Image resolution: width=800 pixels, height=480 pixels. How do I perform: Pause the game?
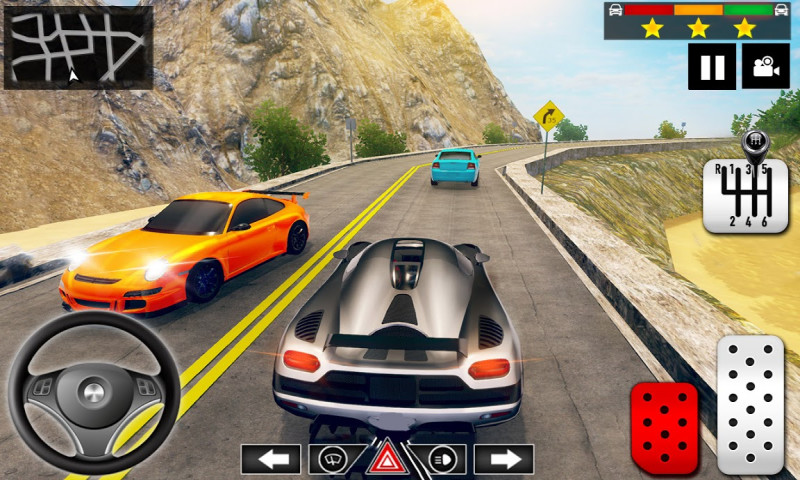[712, 67]
